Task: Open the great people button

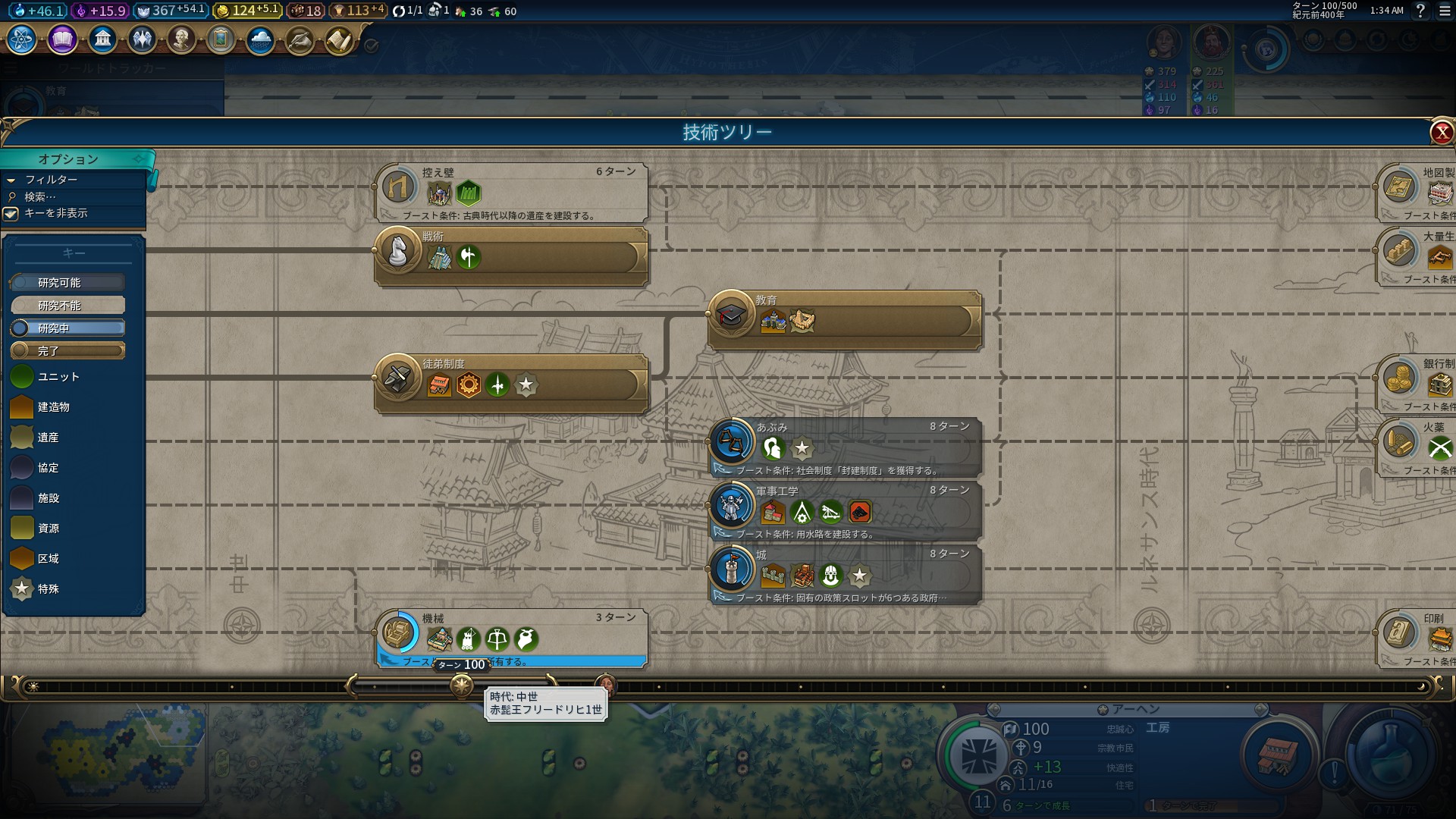Action: click(181, 39)
